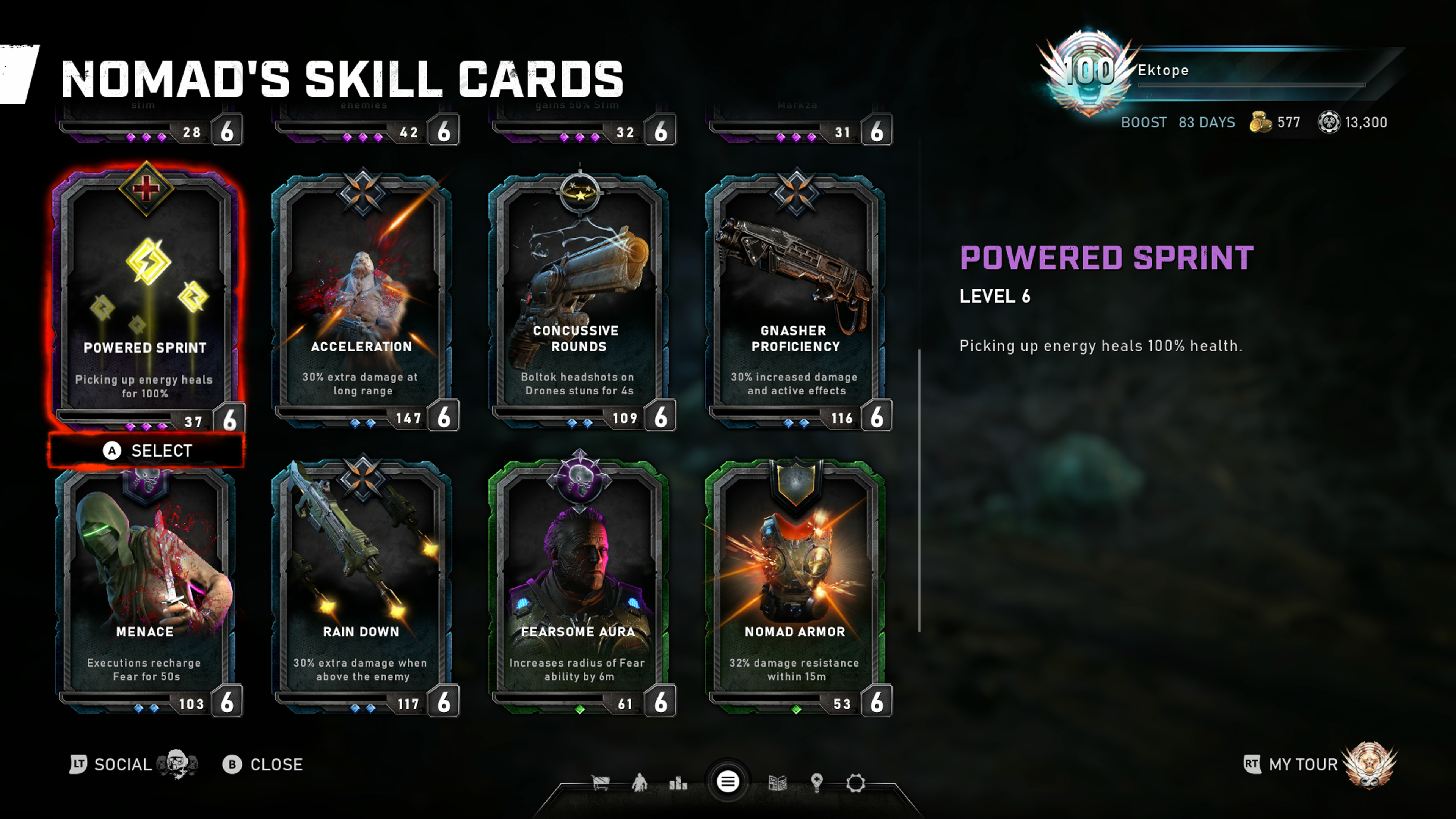Show the stats bar chart icon
Screen dimensions: 1456x819
tap(678, 783)
